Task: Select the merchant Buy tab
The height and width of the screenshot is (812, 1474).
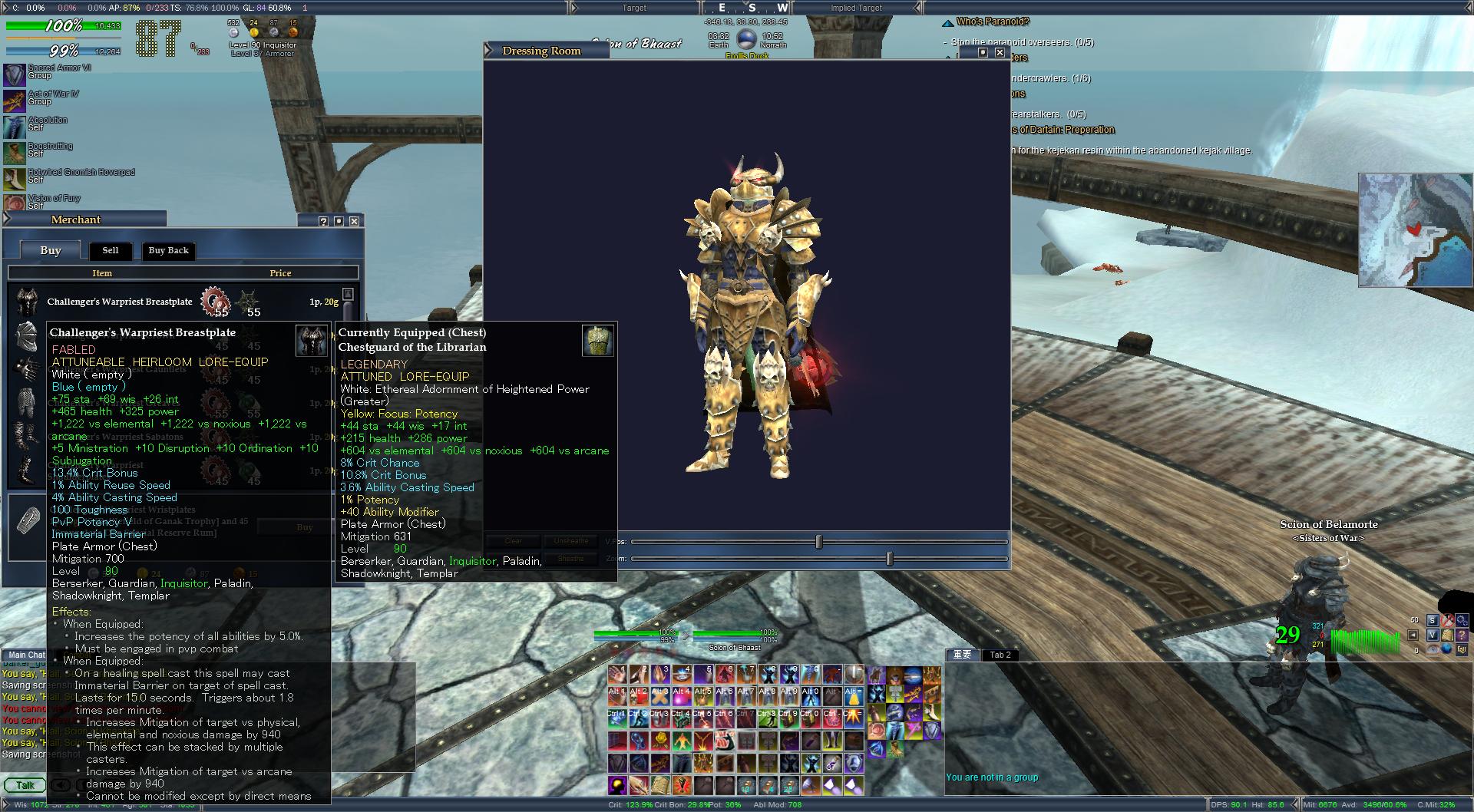Action: (51, 250)
